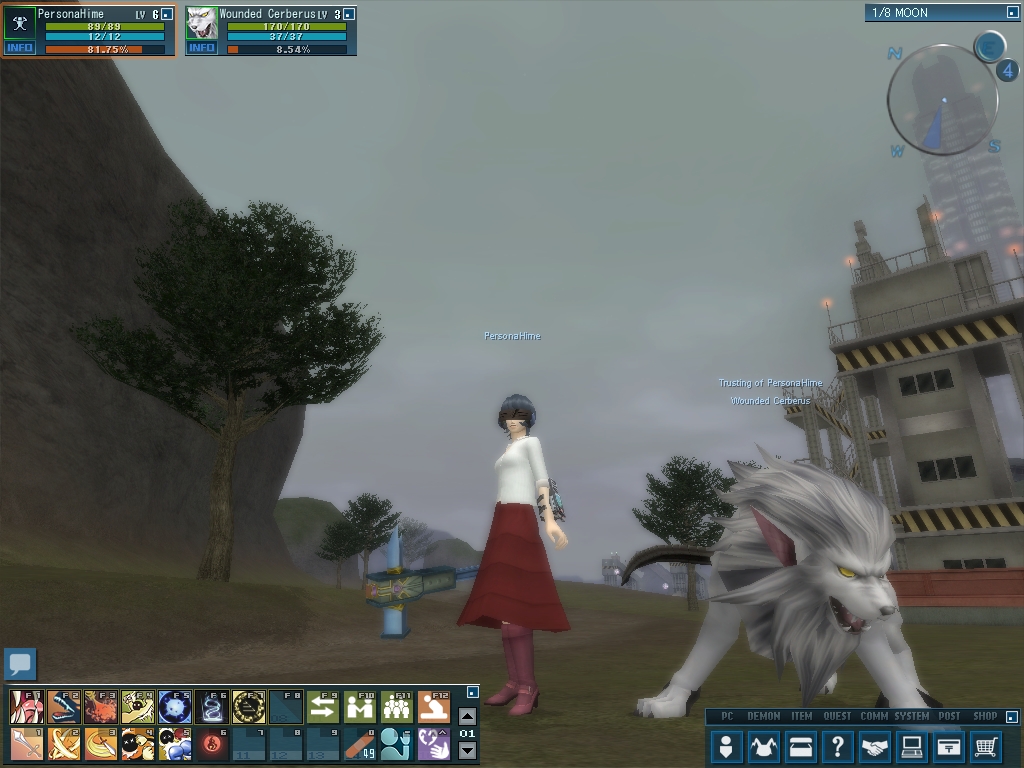Viewport: 1024px width, 768px height.
Task: Minimize the moon phase panel
Action: [1012, 13]
